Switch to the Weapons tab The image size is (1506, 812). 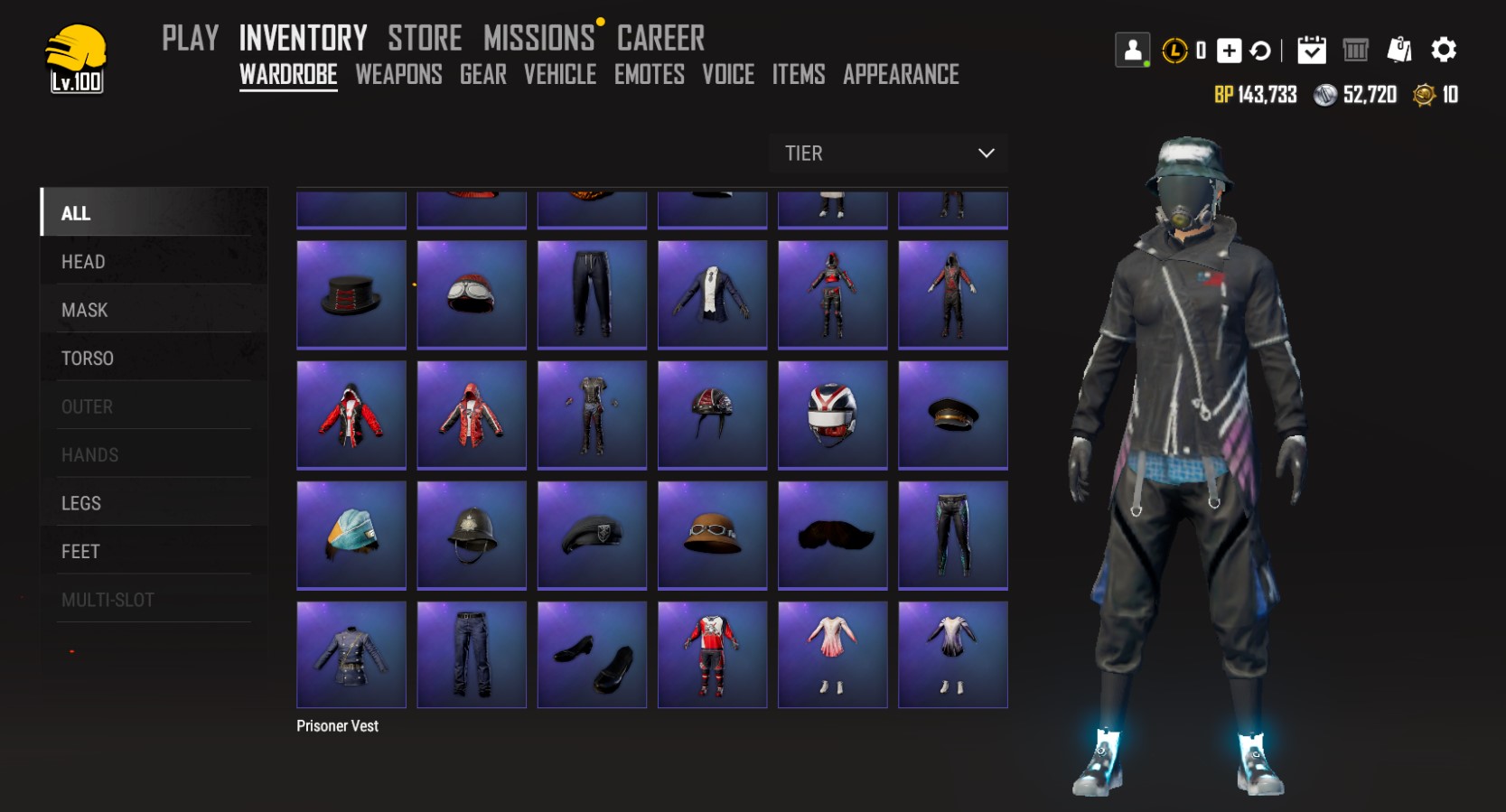[x=398, y=74]
